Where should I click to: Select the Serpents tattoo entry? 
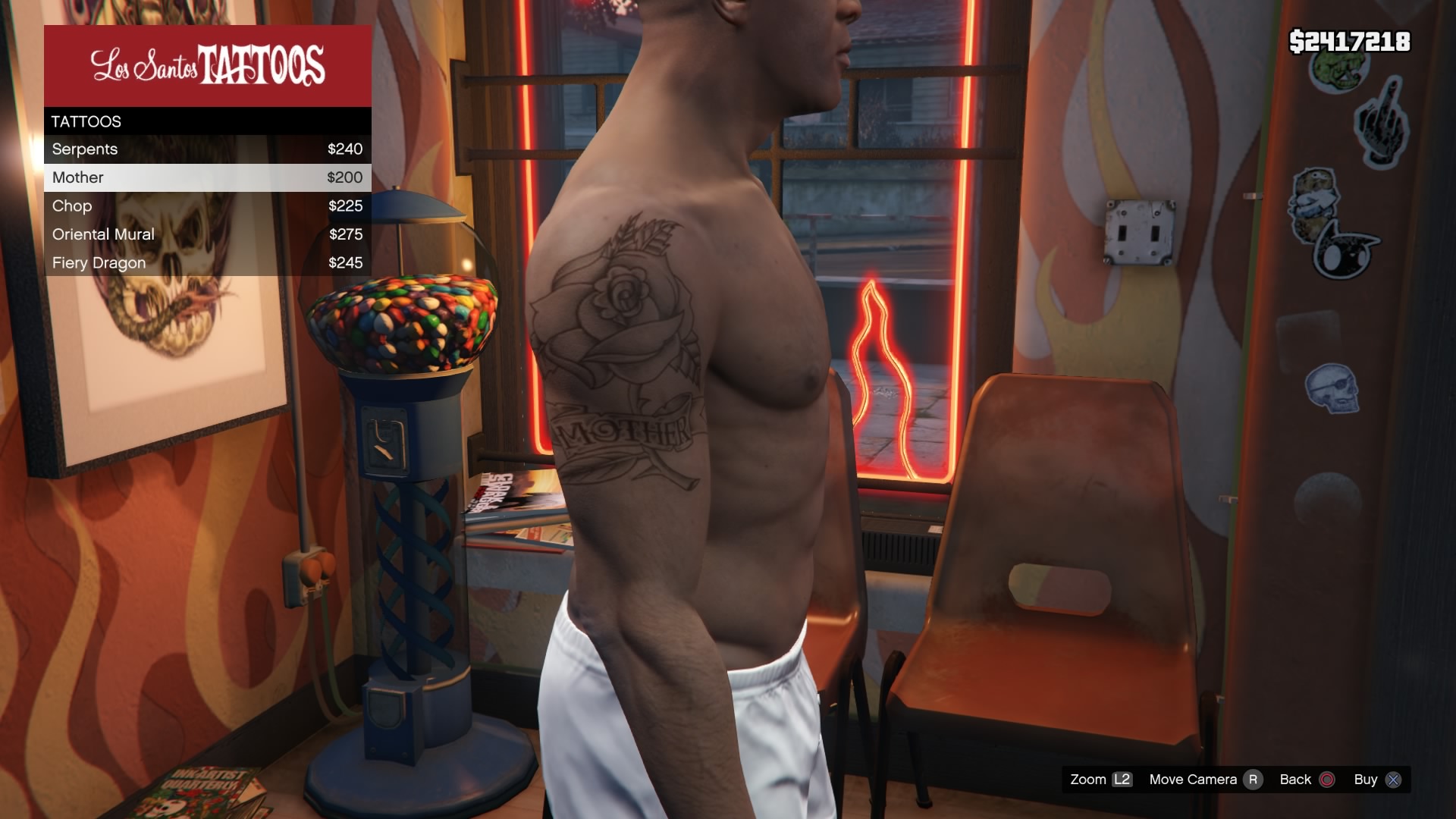click(x=207, y=149)
